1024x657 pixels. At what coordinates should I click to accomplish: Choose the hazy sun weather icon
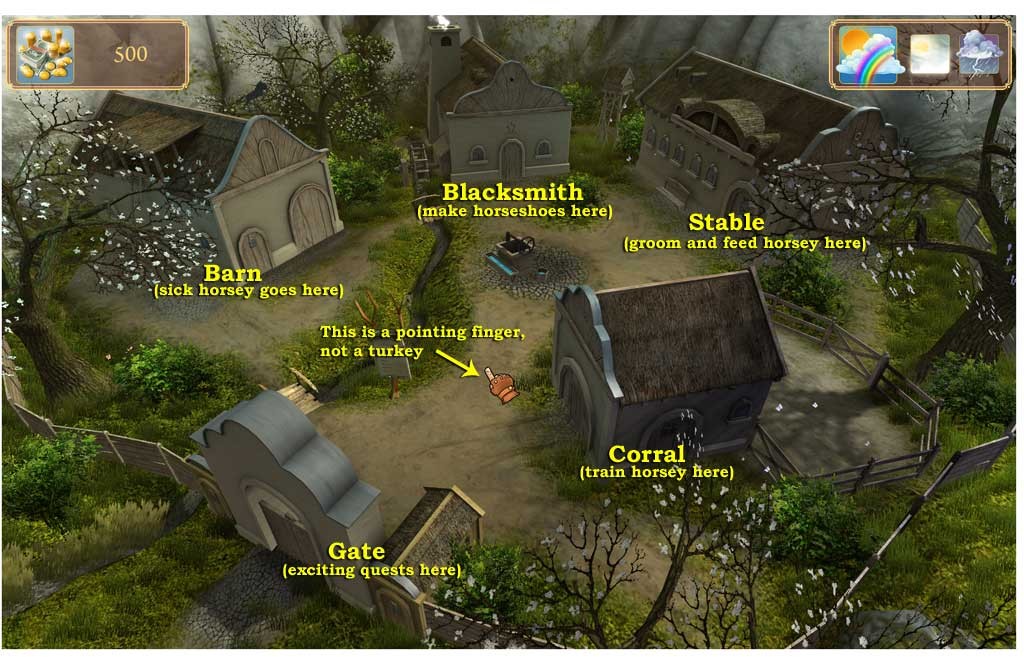click(x=929, y=54)
